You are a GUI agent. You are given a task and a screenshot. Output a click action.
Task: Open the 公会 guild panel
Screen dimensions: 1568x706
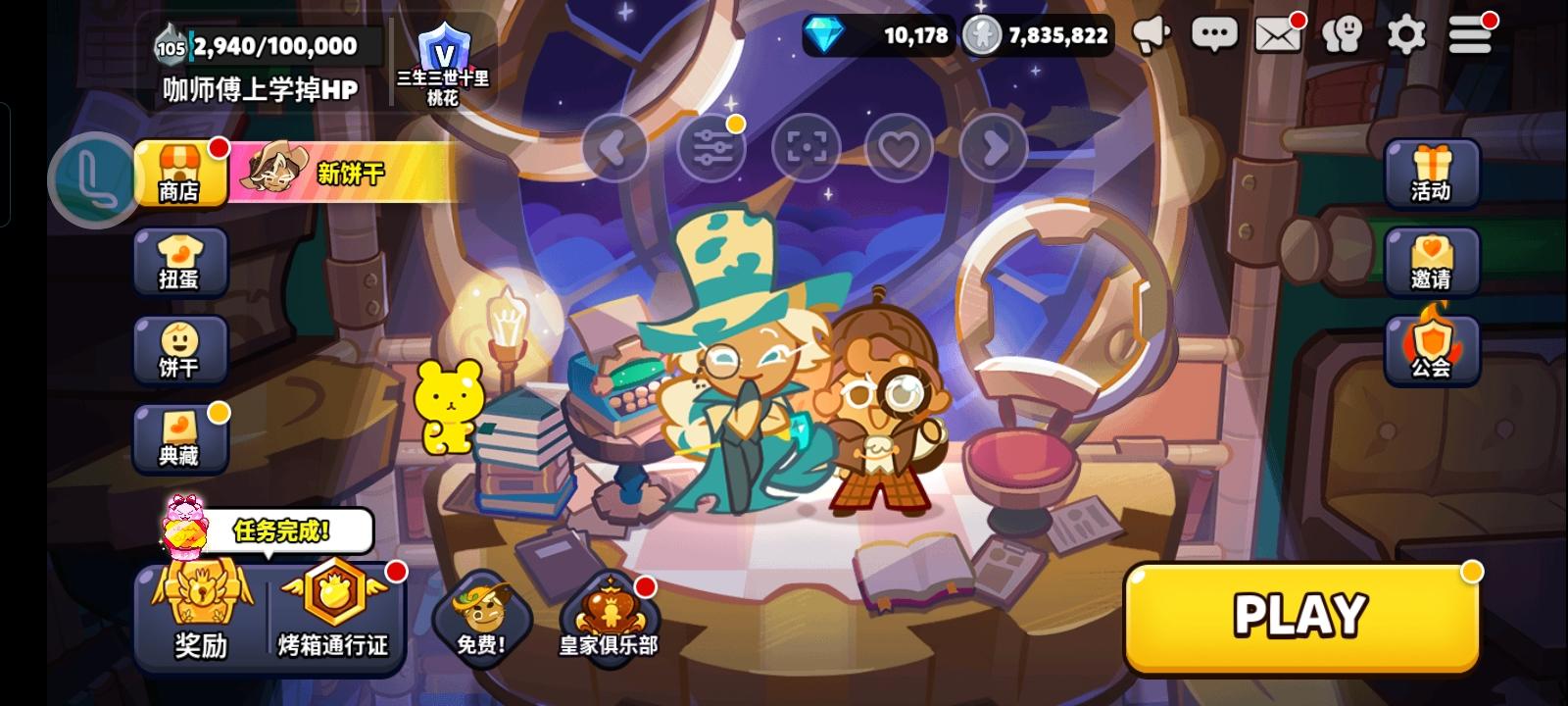1433,350
